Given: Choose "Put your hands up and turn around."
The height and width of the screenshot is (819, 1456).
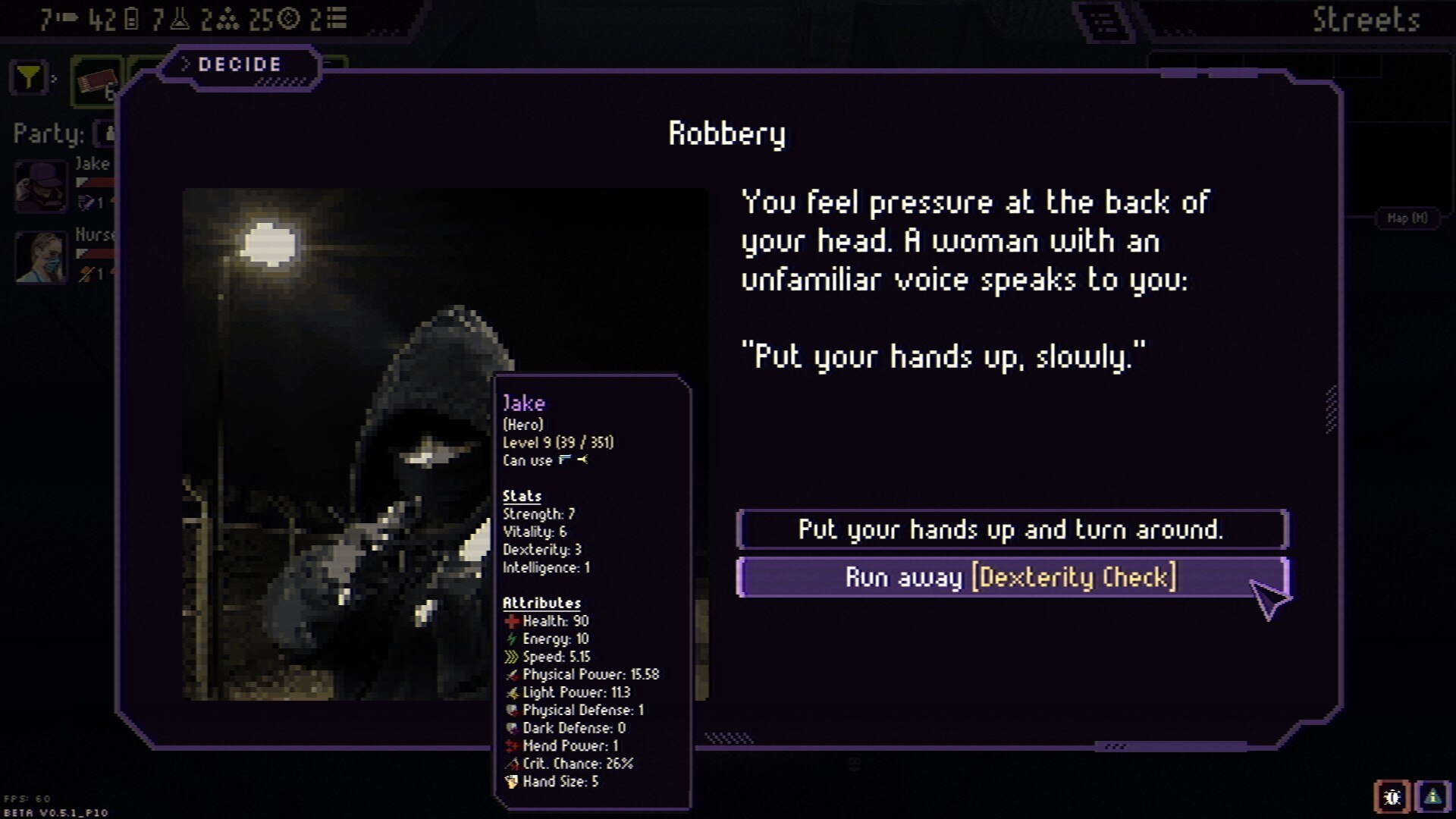Looking at the screenshot, I should click(x=1012, y=529).
